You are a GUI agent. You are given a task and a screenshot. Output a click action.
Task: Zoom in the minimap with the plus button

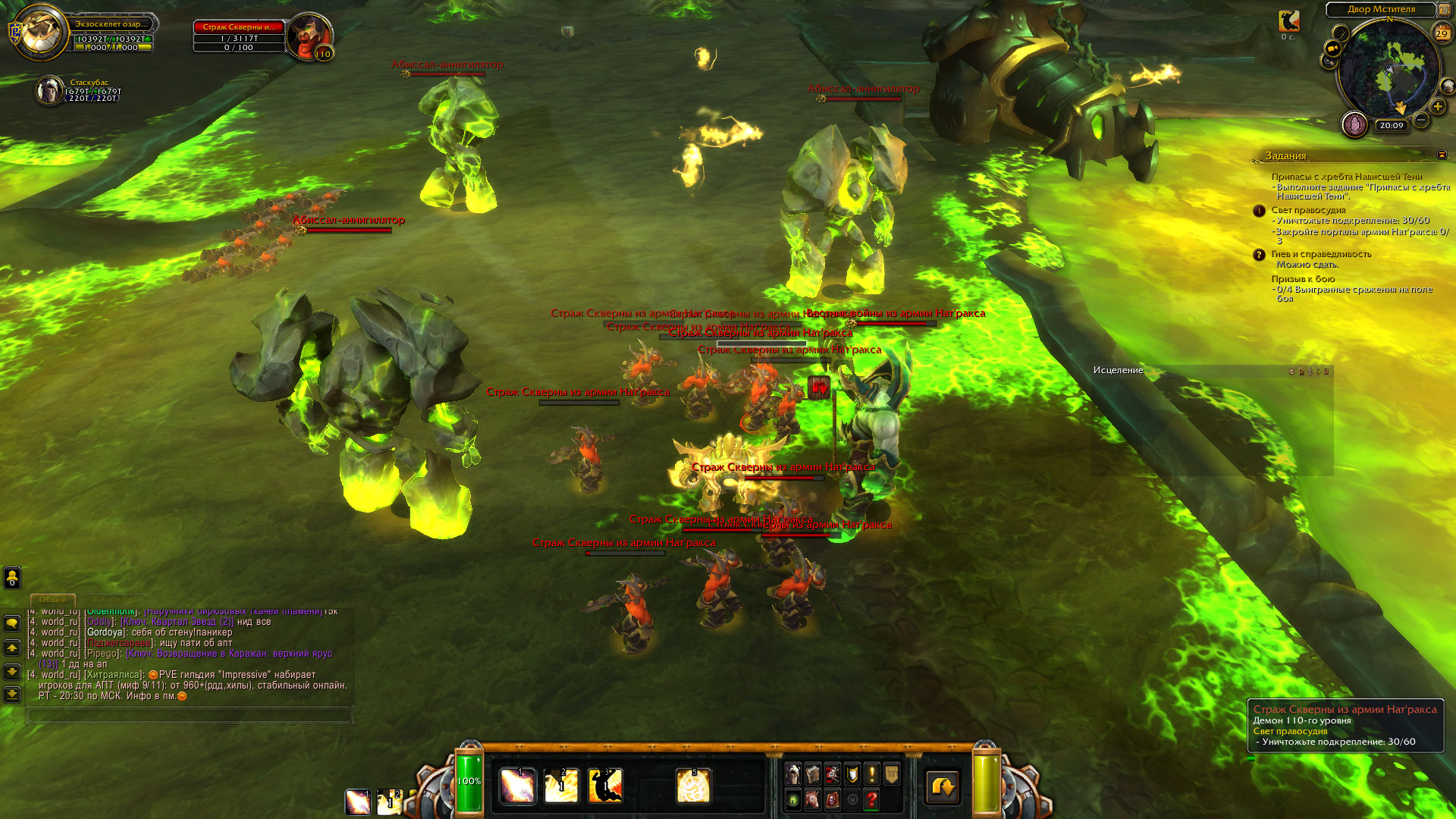point(1438,107)
